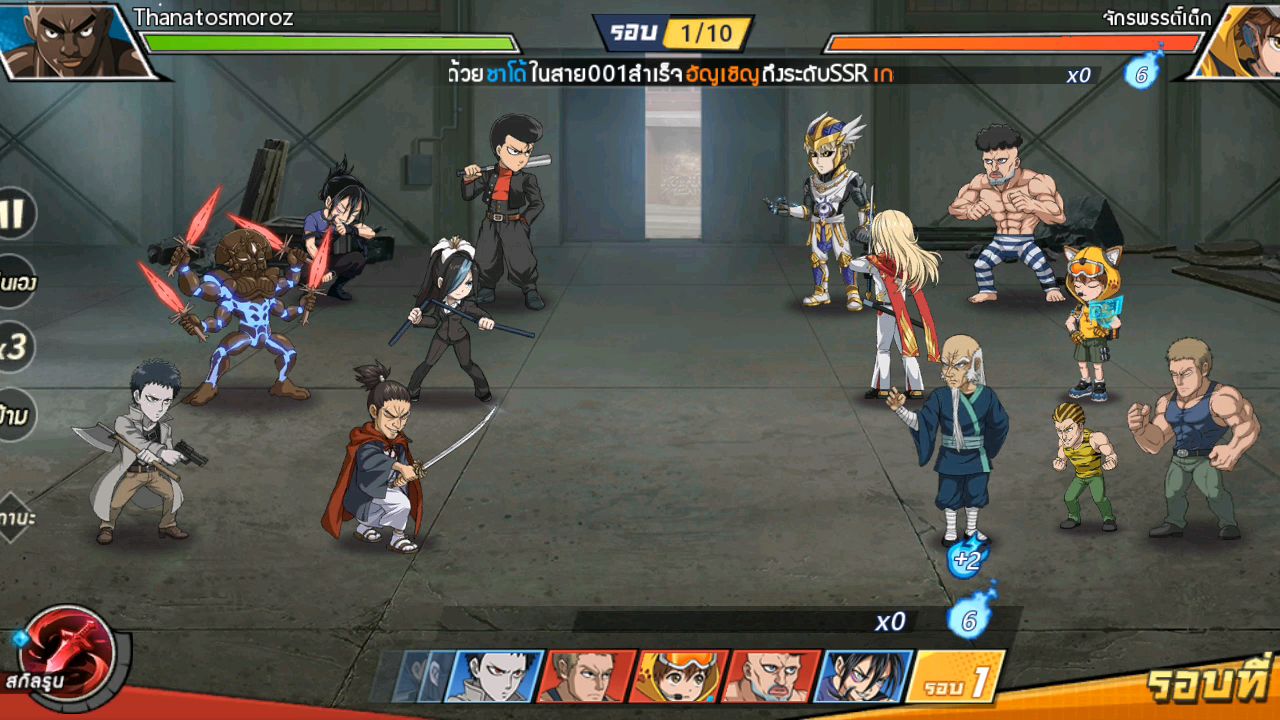
Task: Toggle the auto/manual battle mode button
Action: tap(16, 283)
